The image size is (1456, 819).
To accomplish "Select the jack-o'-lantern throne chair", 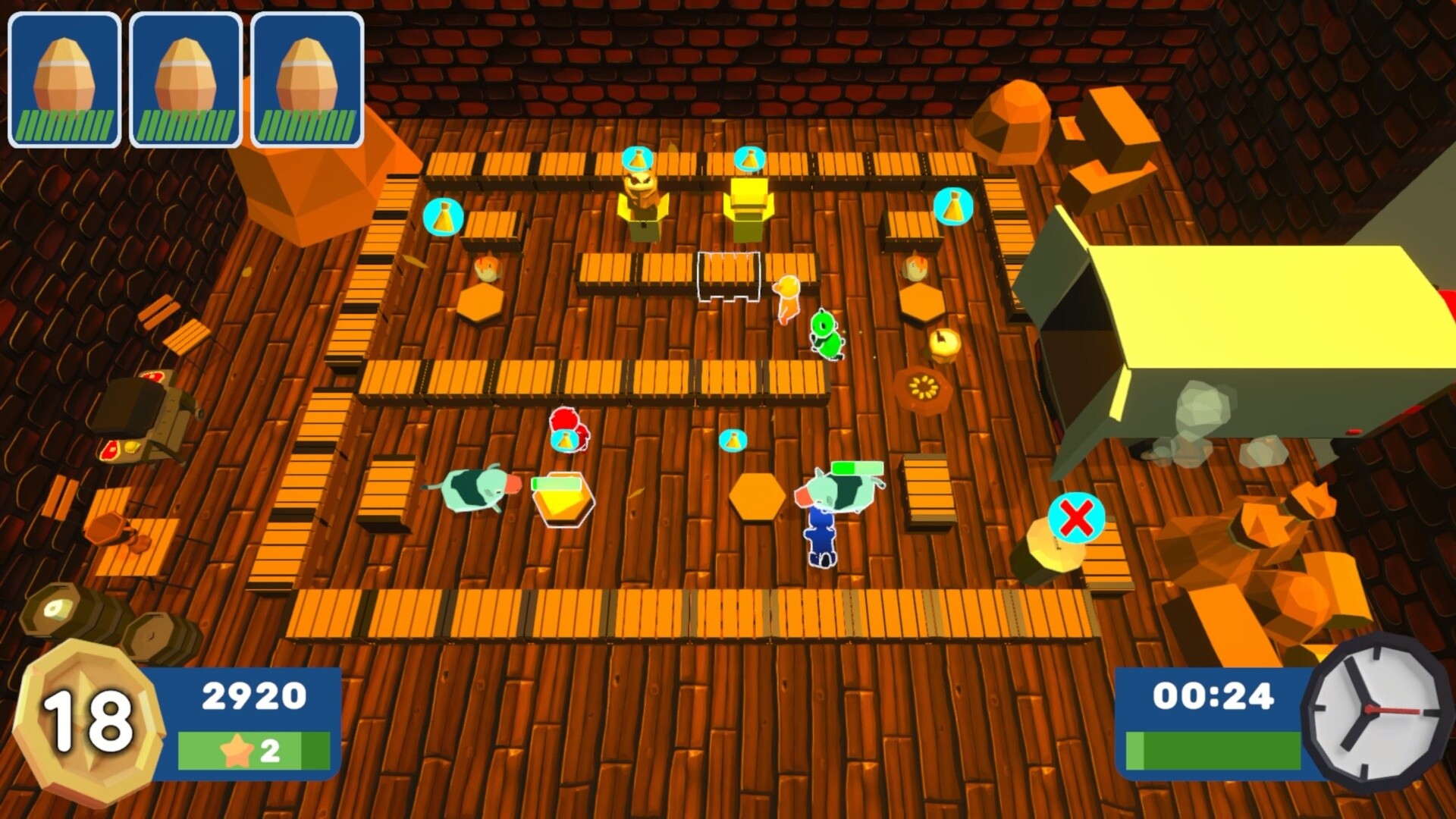I will 643,205.
